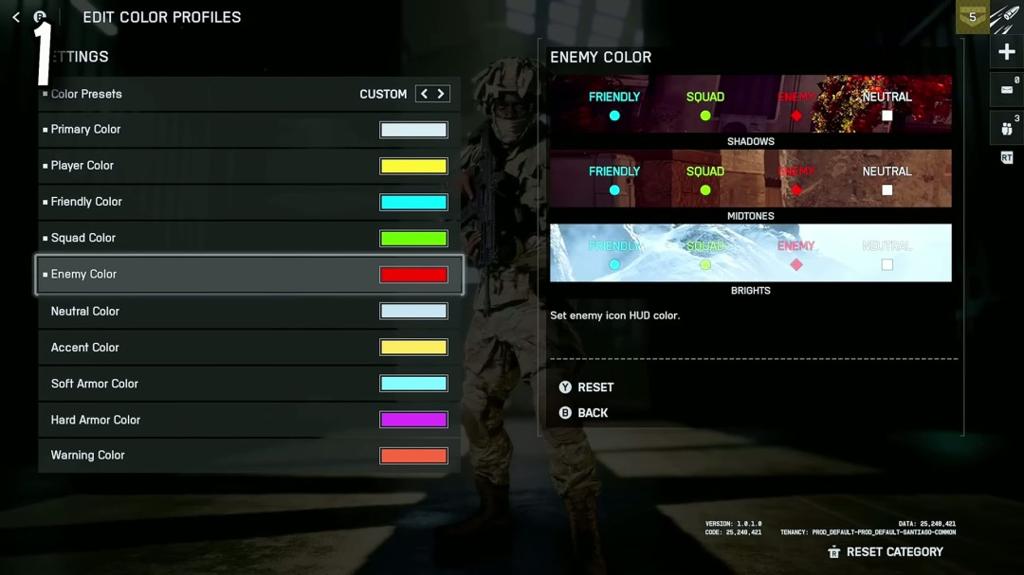
Task: Change the red Enemy Color swatch
Action: (x=413, y=275)
